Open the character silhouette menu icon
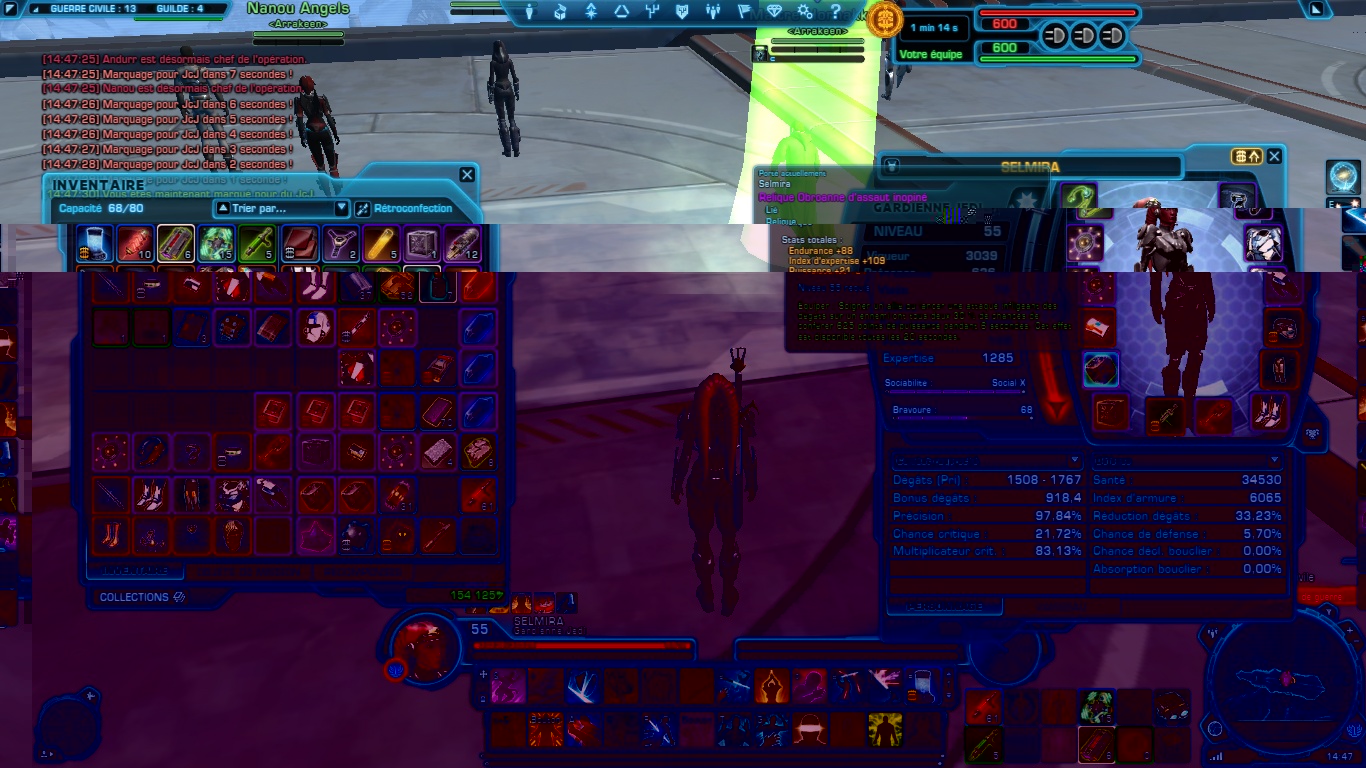Screen dimensions: 1366x768 [530, 12]
